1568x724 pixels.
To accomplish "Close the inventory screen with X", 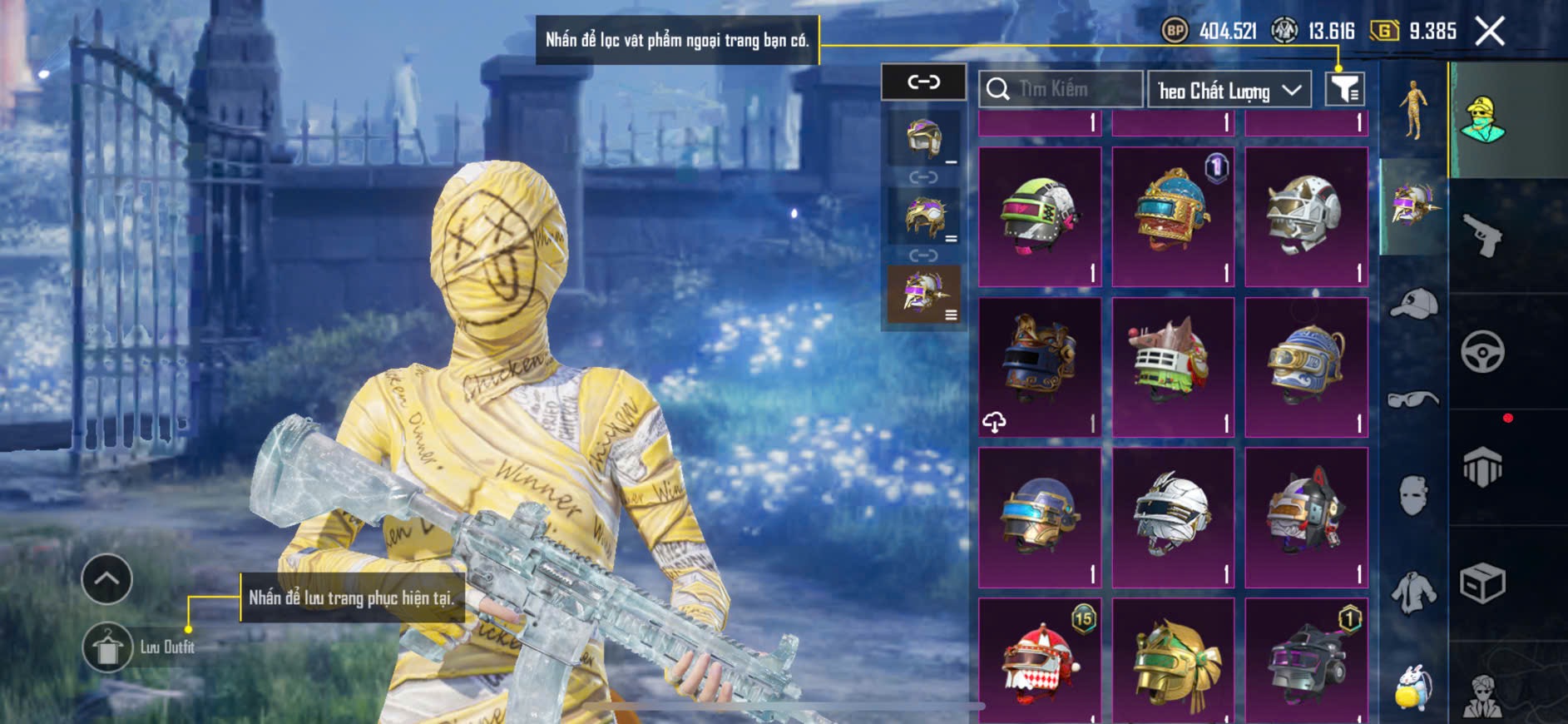I will click(1490, 32).
